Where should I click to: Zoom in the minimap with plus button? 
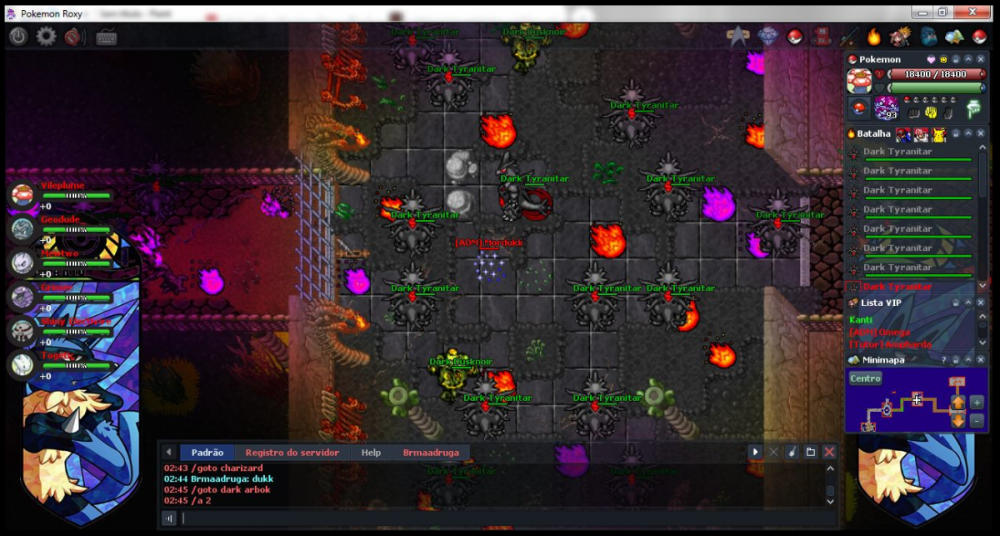[977, 402]
